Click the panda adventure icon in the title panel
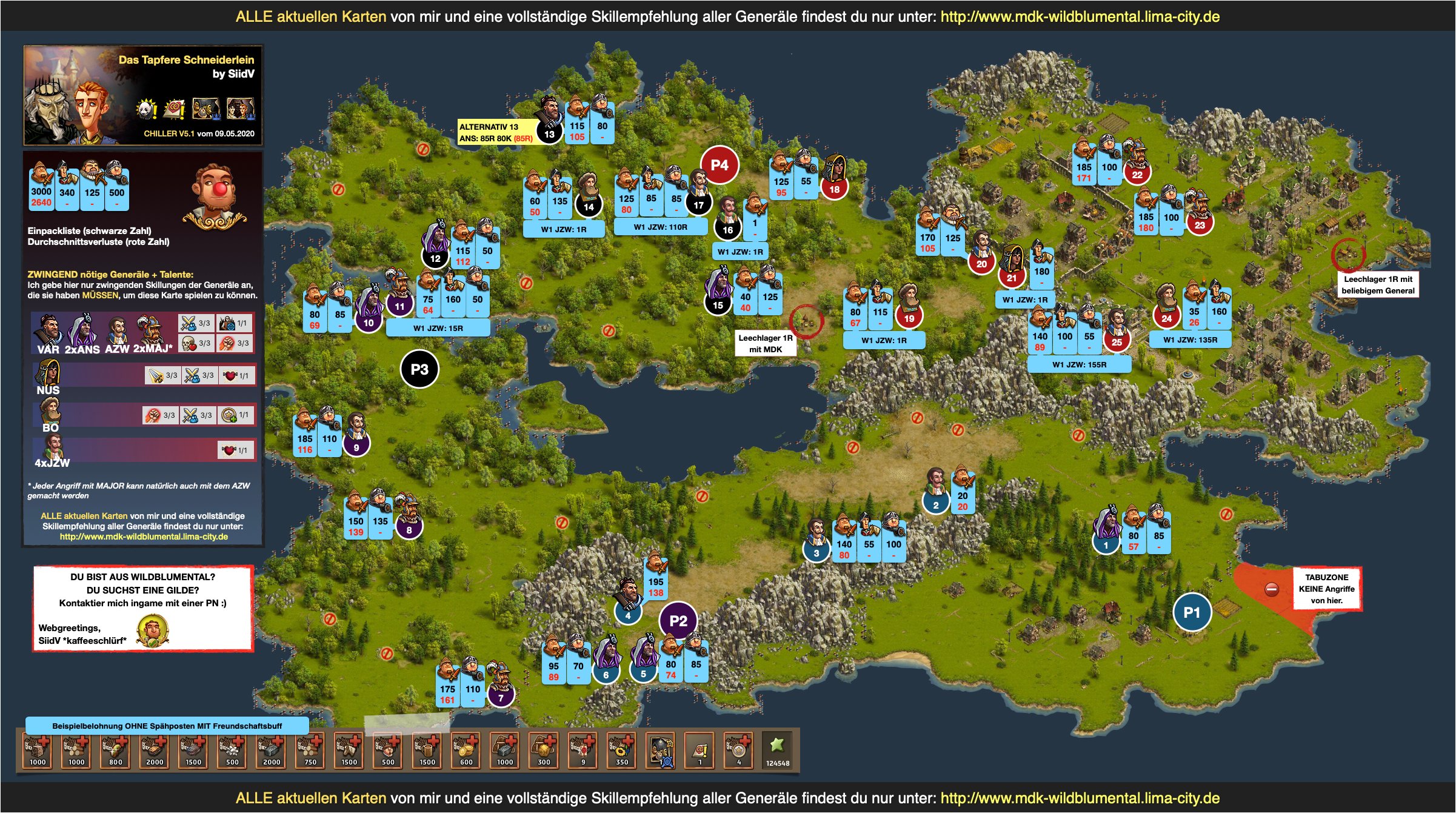This screenshot has width=1456, height=813. point(146,109)
